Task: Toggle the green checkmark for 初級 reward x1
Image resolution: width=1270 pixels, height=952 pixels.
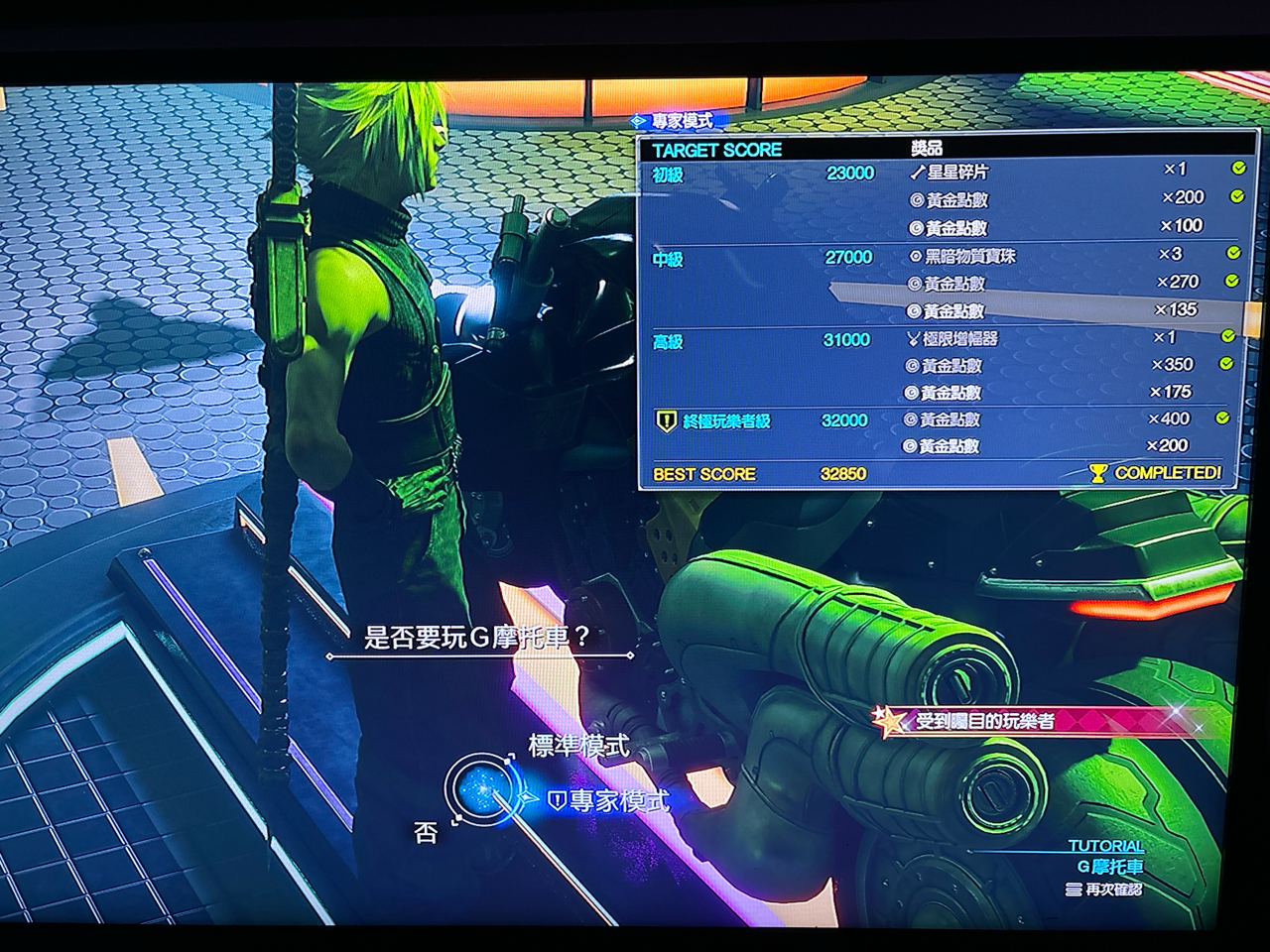Action: pos(1236,168)
